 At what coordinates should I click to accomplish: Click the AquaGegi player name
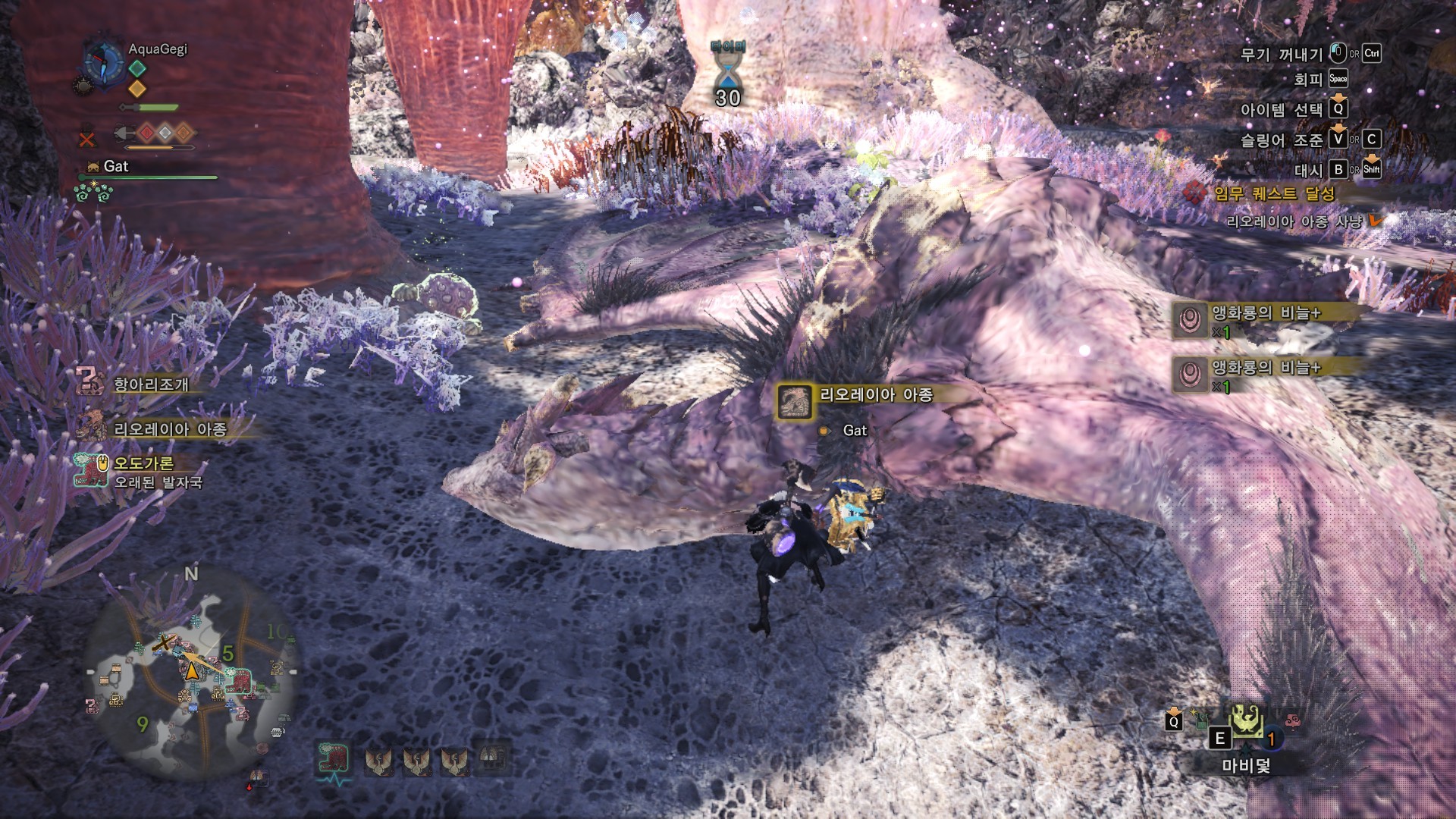click(x=158, y=49)
